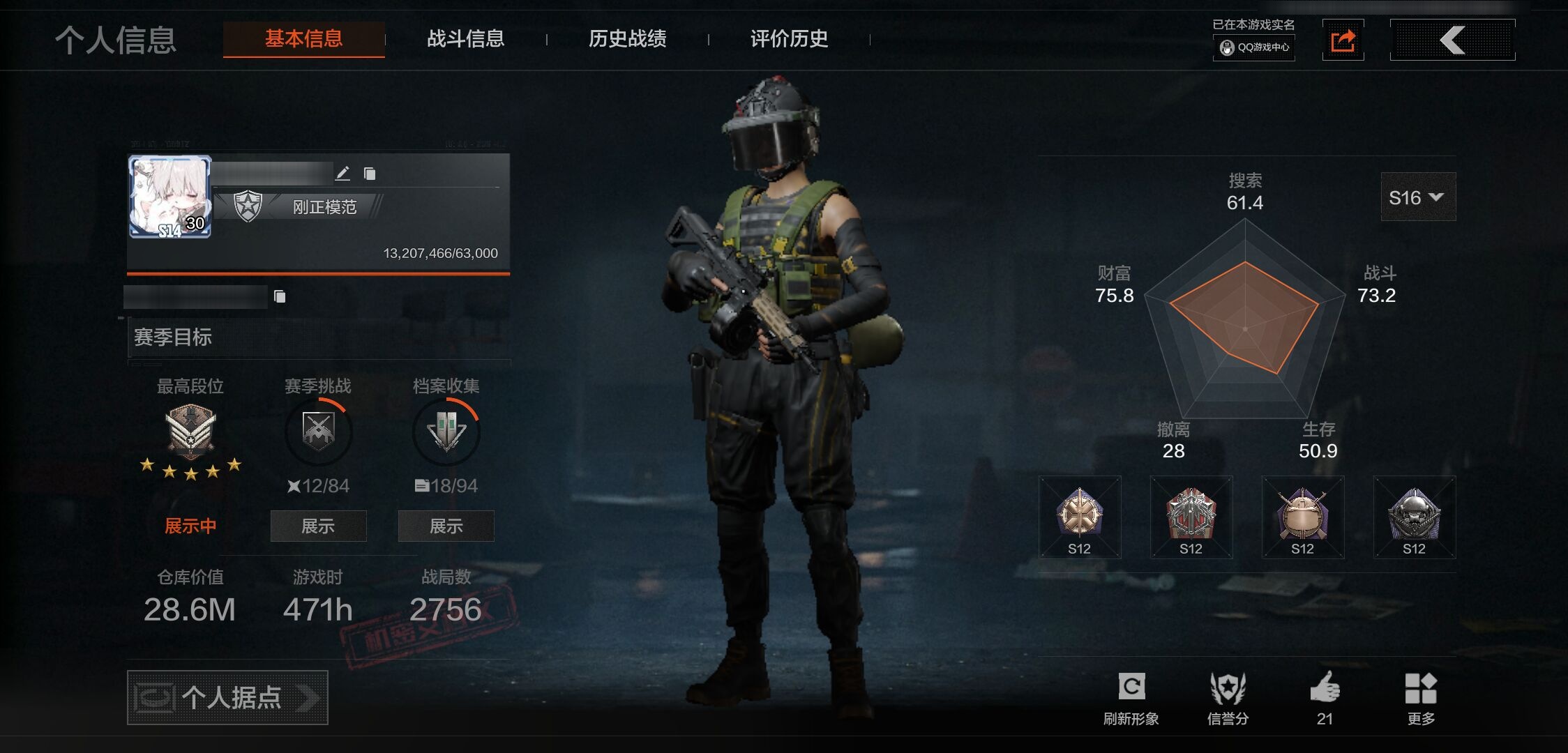Open the 信誉分 reputation score
Viewport: 1568px width, 753px height.
click(x=1228, y=698)
